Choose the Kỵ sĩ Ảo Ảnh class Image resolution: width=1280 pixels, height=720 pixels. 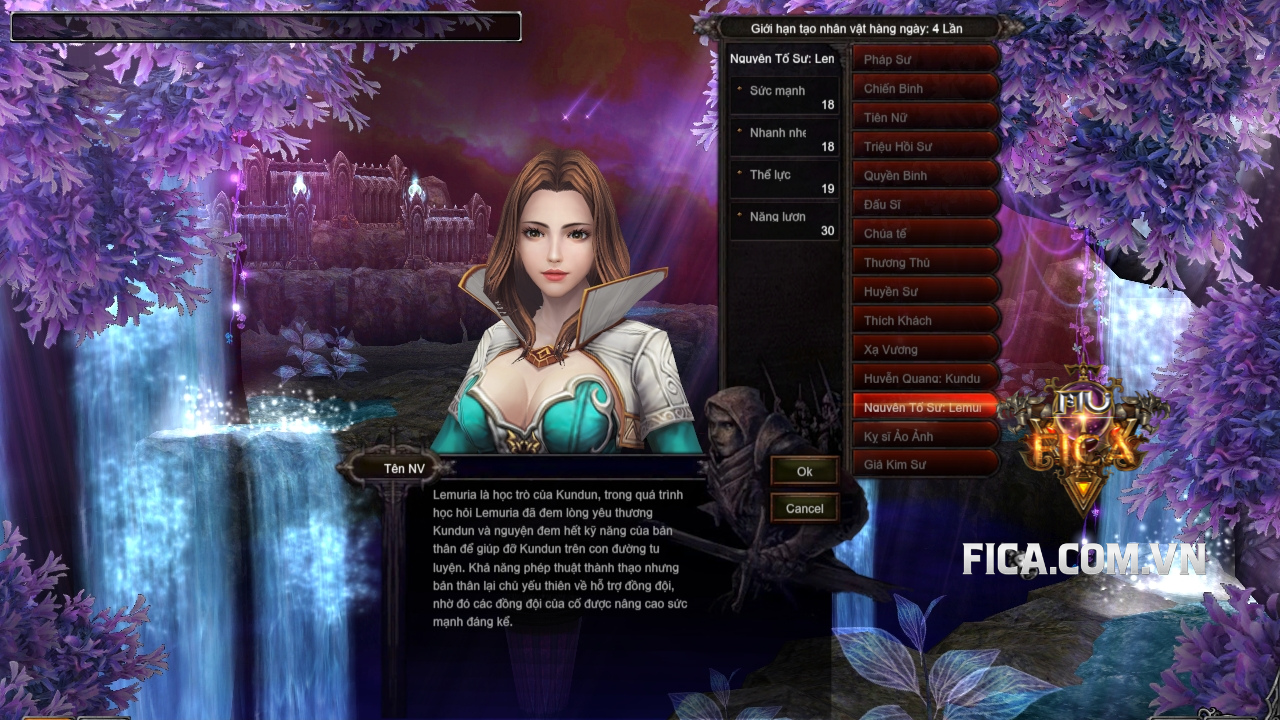point(925,437)
